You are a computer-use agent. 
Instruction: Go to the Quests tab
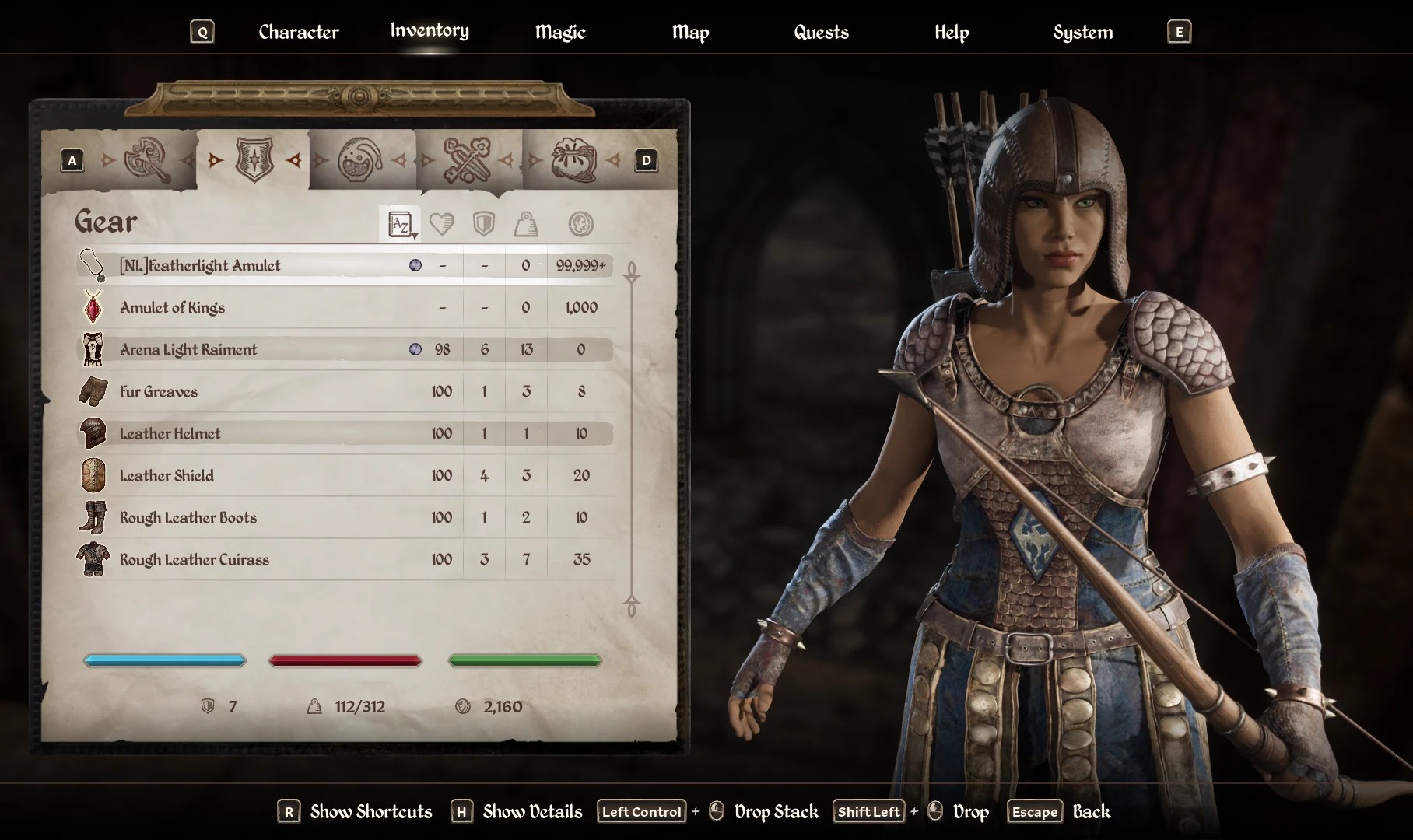(x=821, y=32)
